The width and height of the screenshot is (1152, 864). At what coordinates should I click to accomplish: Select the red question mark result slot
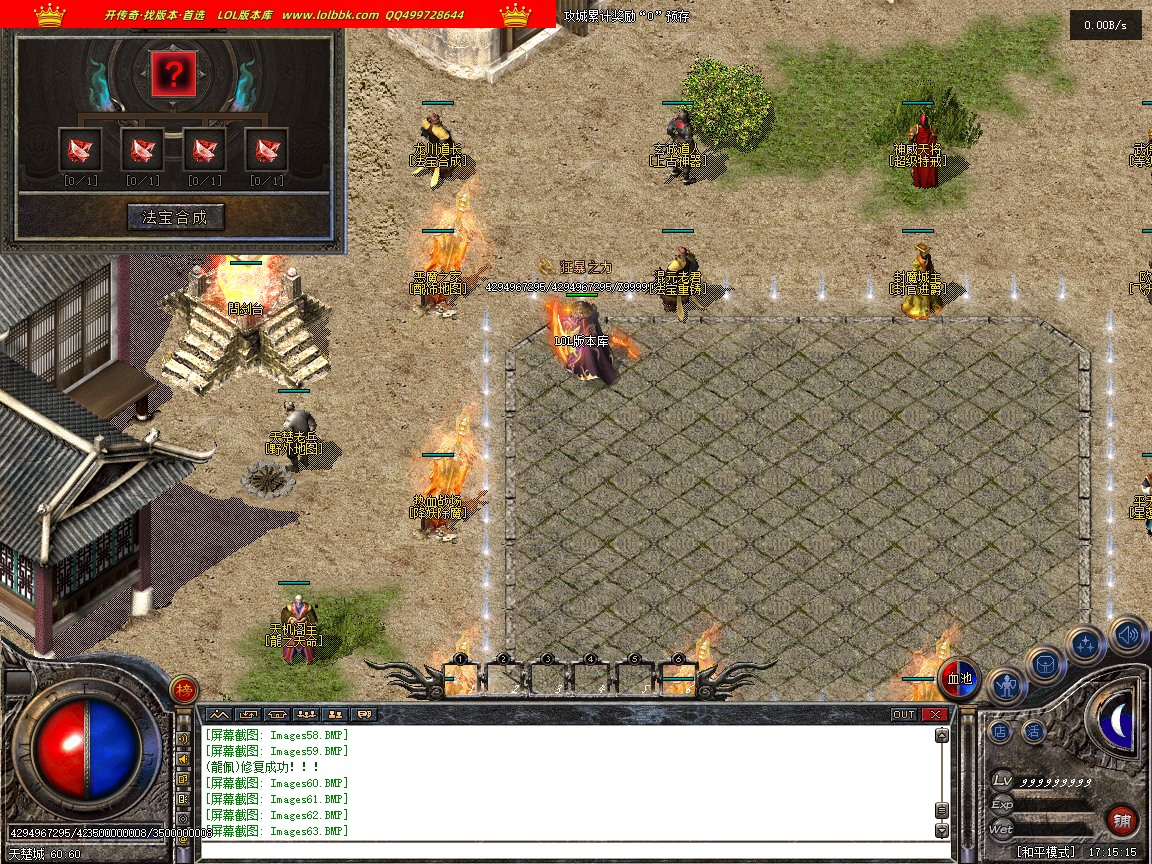173,74
